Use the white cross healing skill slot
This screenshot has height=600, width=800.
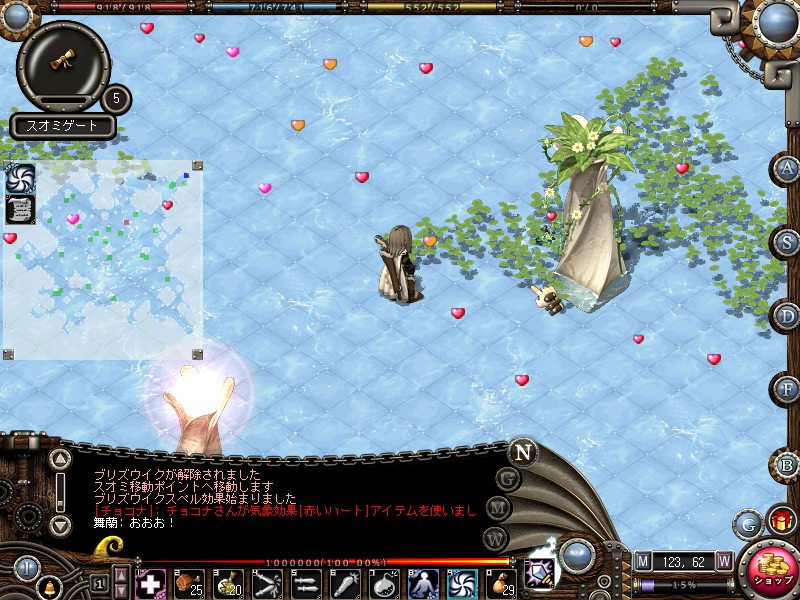pos(150,583)
